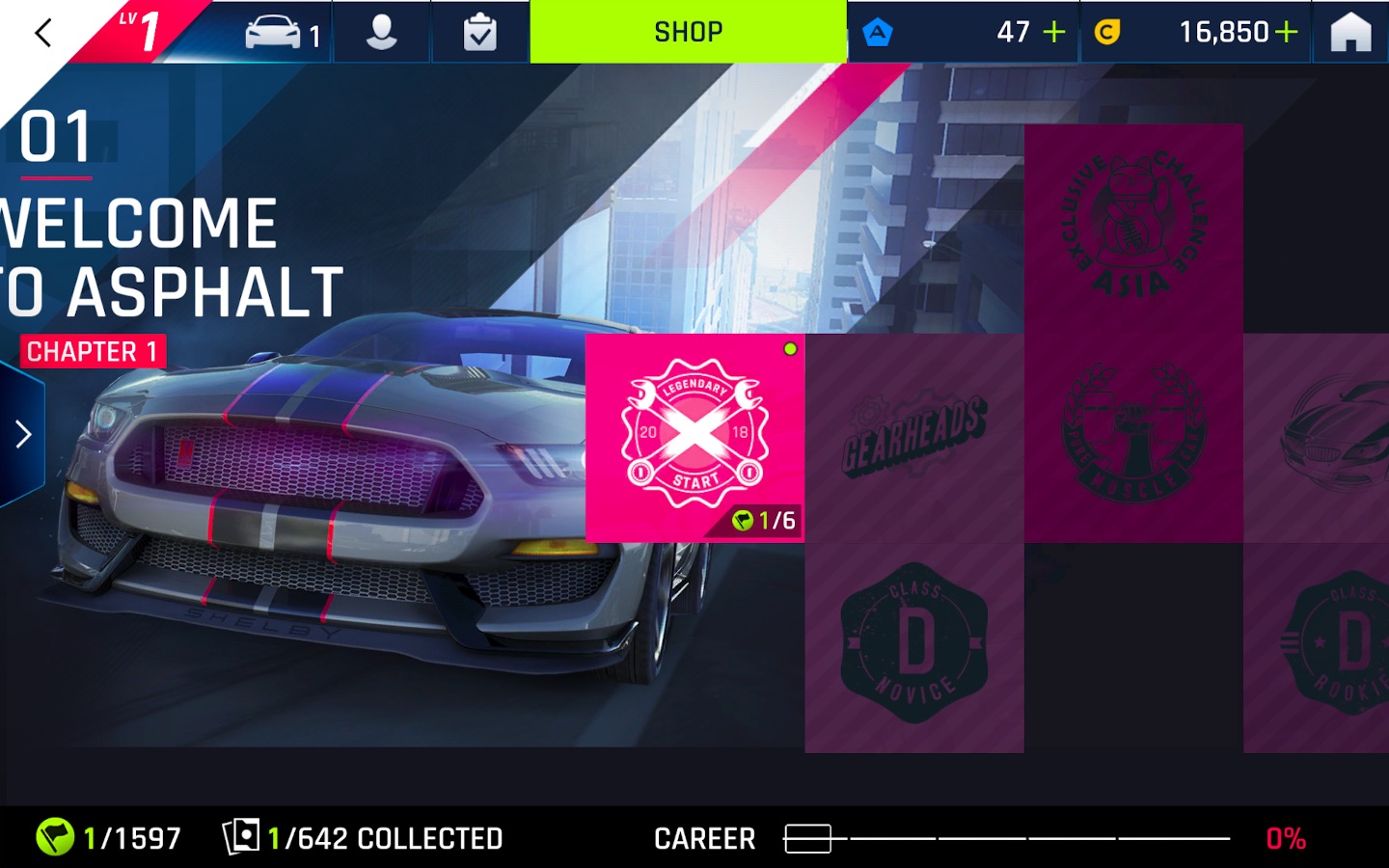Select the locked Exclusive Challenge Asia tile
Viewport: 1389px width, 868px height.
tap(1133, 228)
